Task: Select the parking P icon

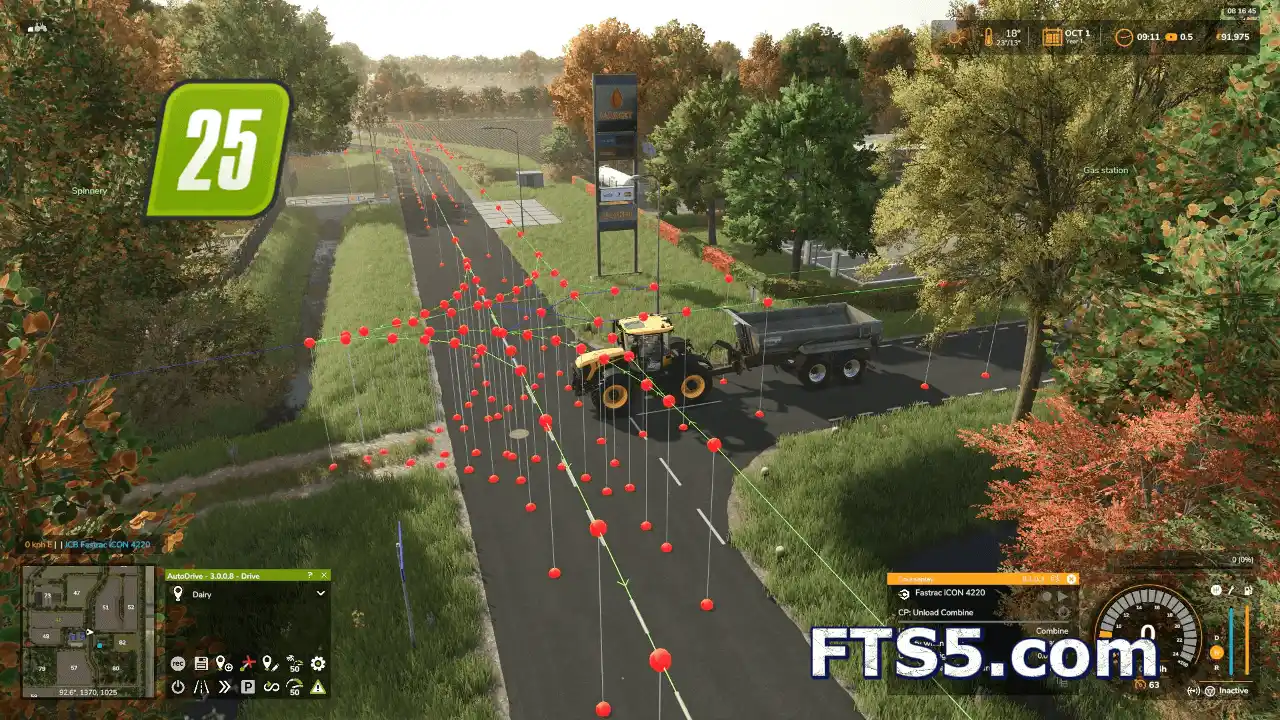Action: tap(247, 687)
